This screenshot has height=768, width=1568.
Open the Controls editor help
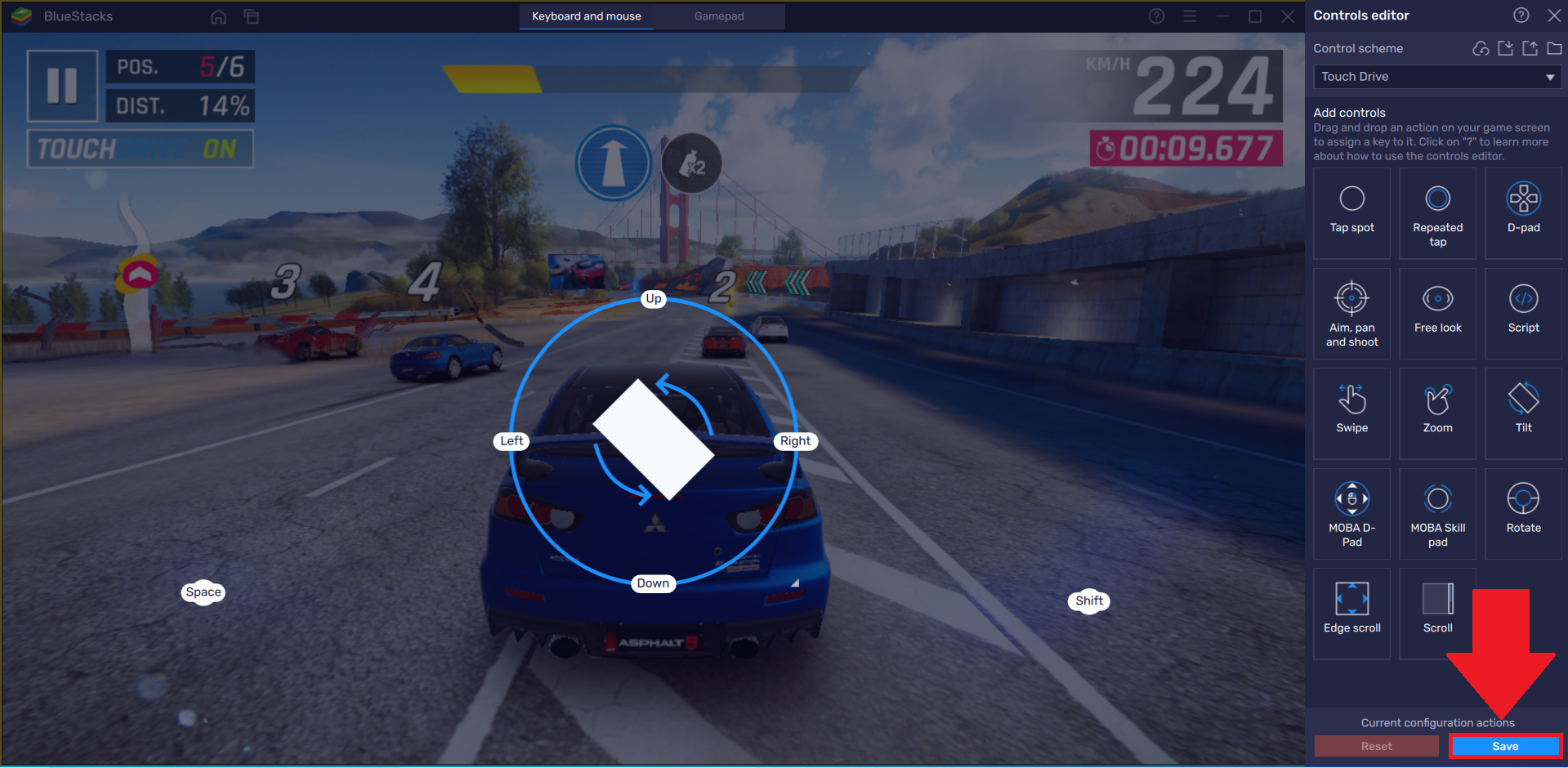(x=1521, y=15)
